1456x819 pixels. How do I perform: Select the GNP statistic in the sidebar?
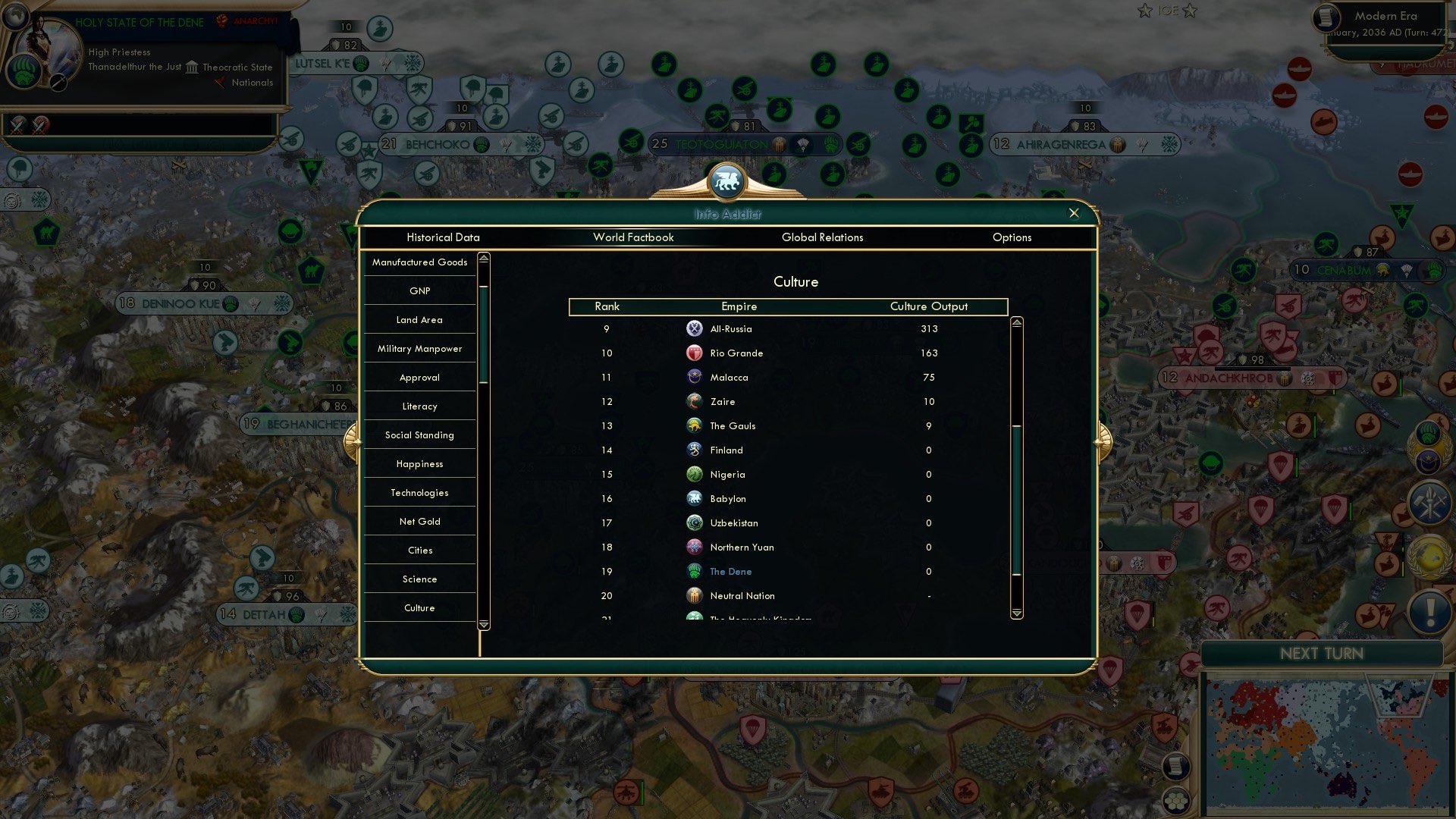419,290
